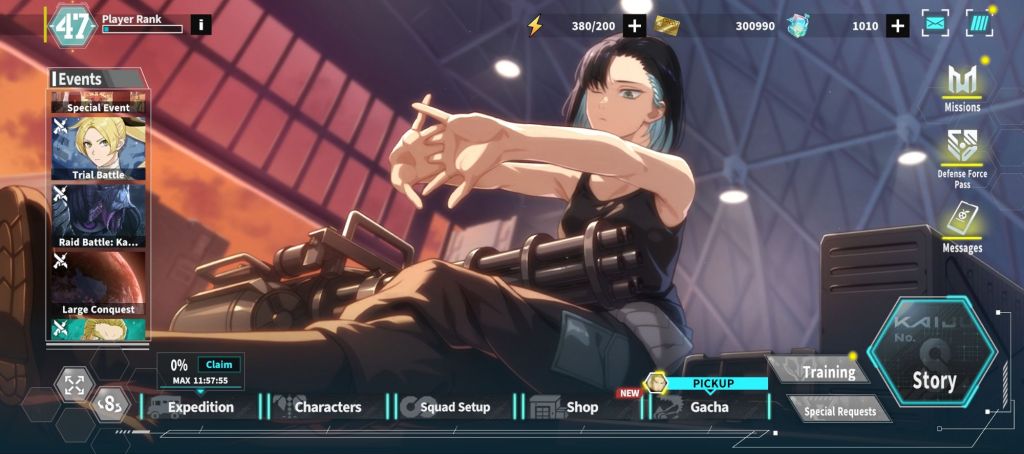Image resolution: width=1024 pixels, height=454 pixels.
Task: Open the Expedition menu
Action: [200, 407]
